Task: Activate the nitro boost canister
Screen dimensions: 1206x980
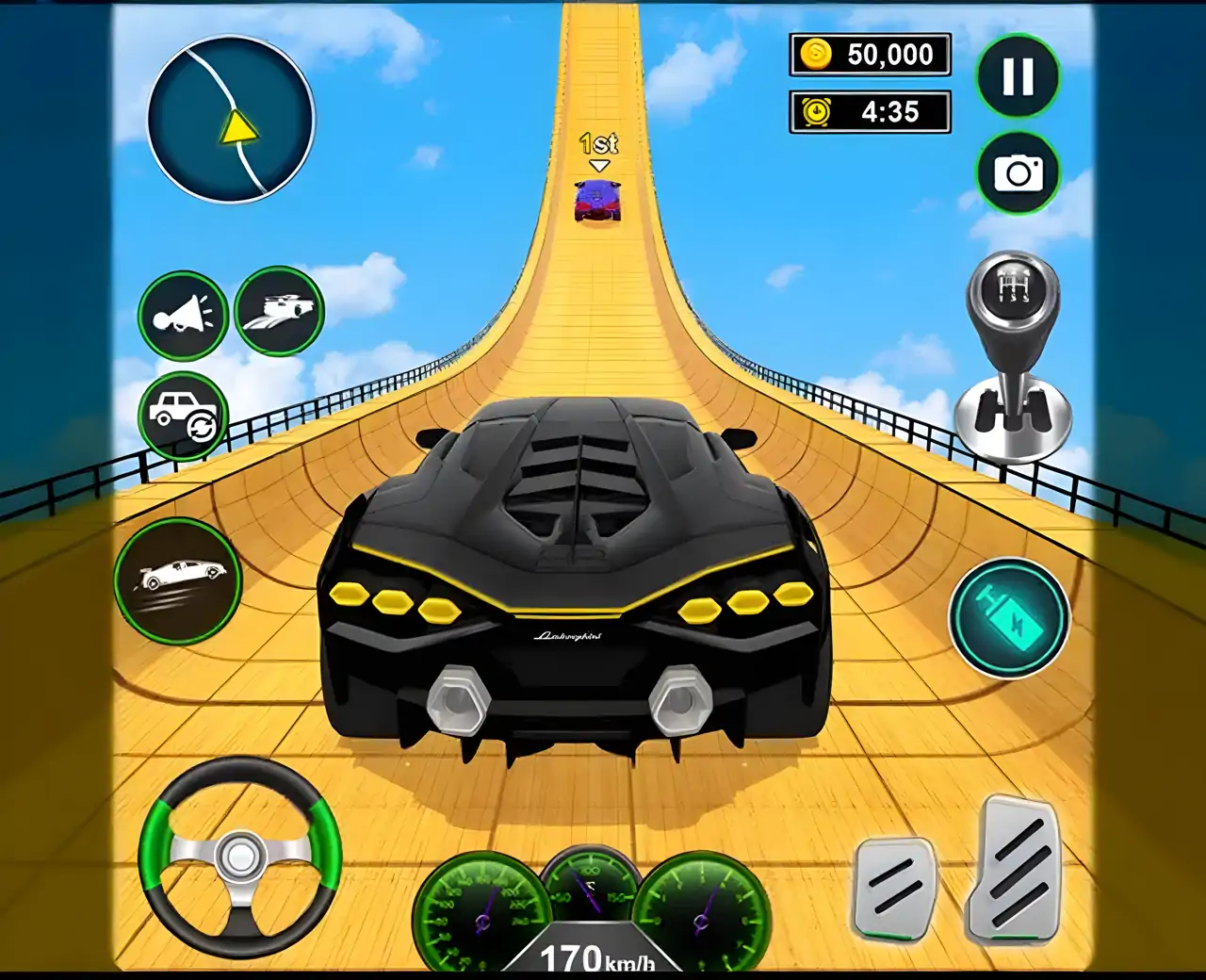Action: [x=1008, y=618]
